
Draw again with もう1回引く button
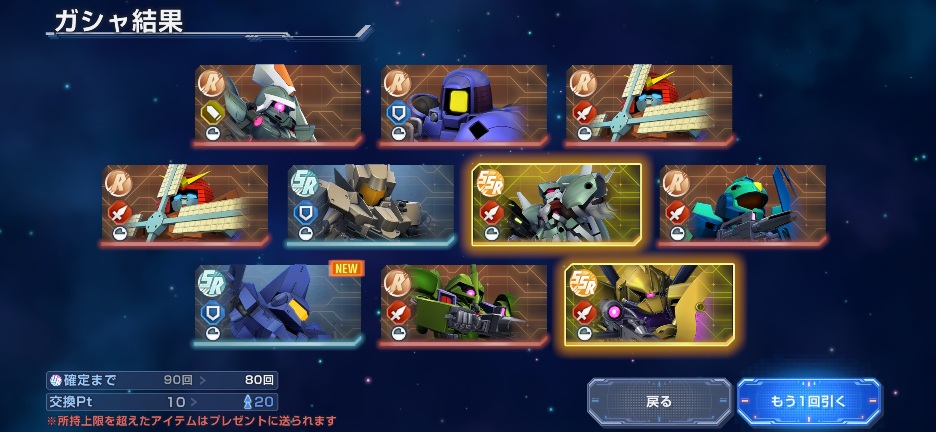pos(808,401)
